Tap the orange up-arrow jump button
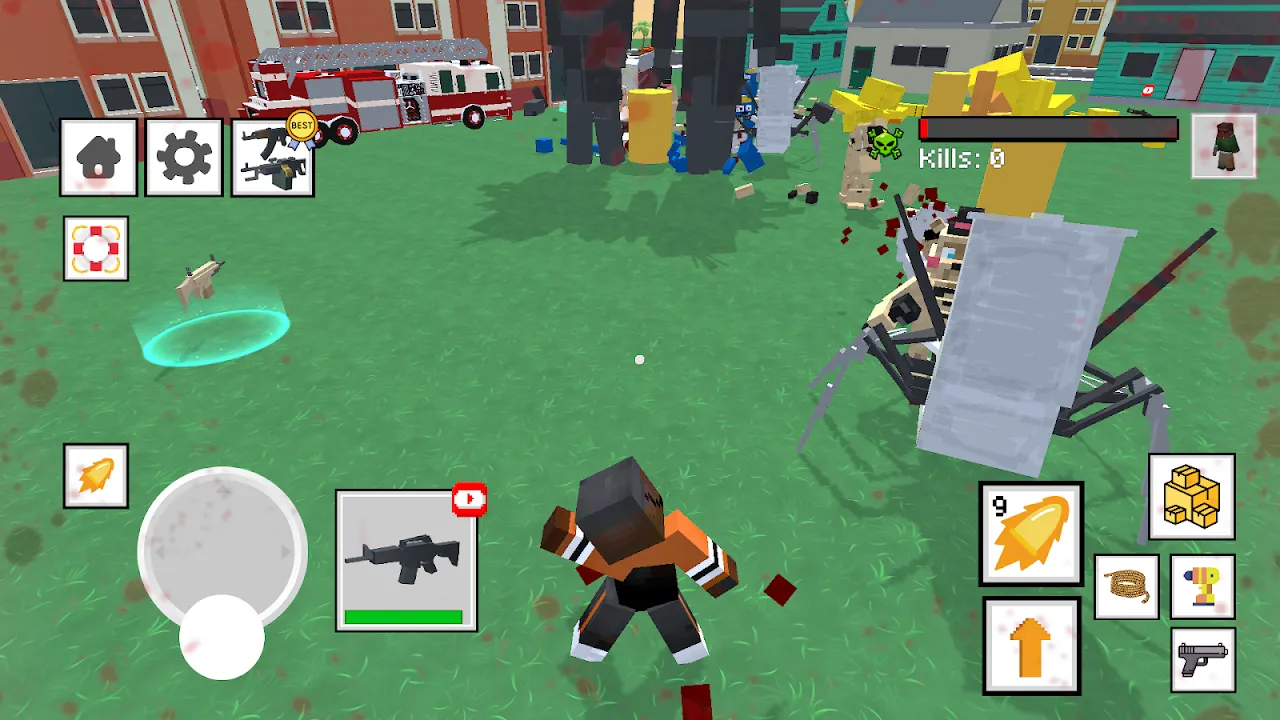 (x=1031, y=646)
